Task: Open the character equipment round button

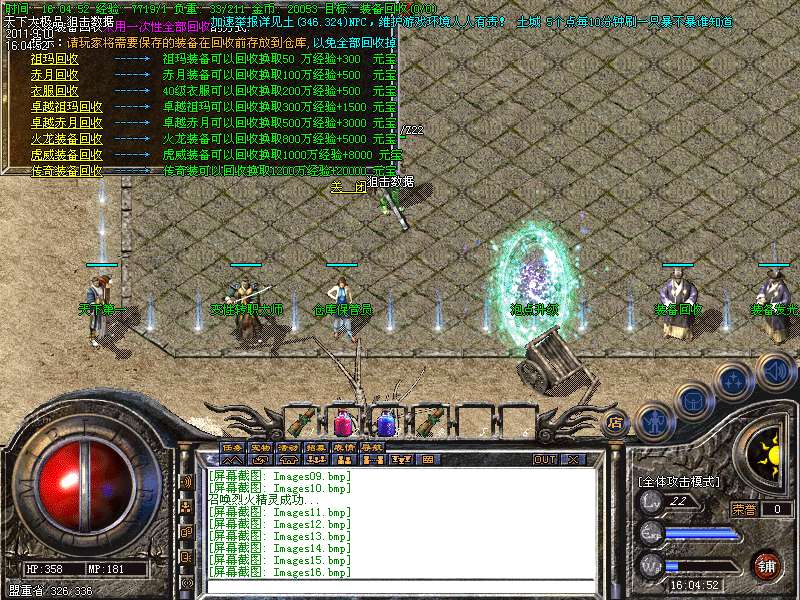Action: coord(653,421)
